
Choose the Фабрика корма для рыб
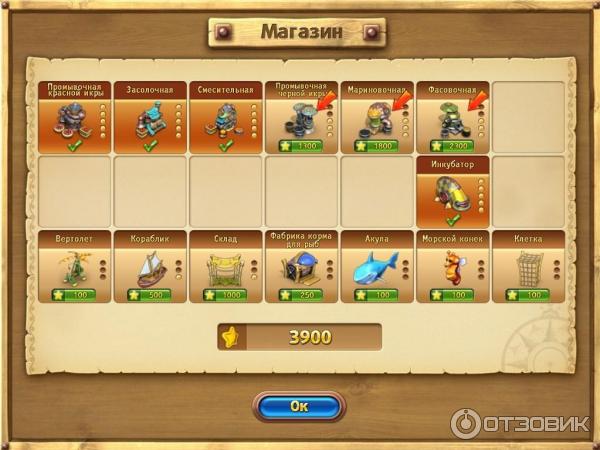coord(302,268)
